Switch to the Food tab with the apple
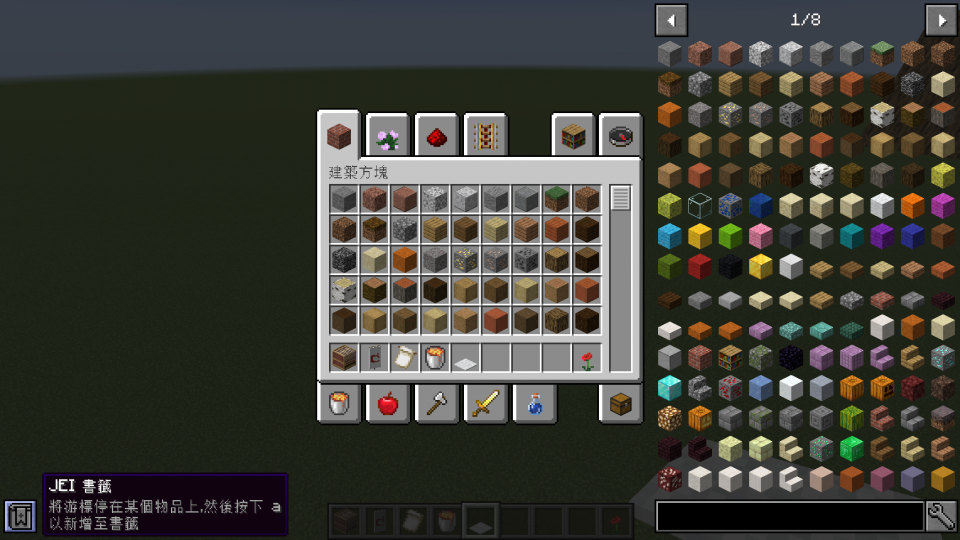The image size is (960, 540). 387,404
